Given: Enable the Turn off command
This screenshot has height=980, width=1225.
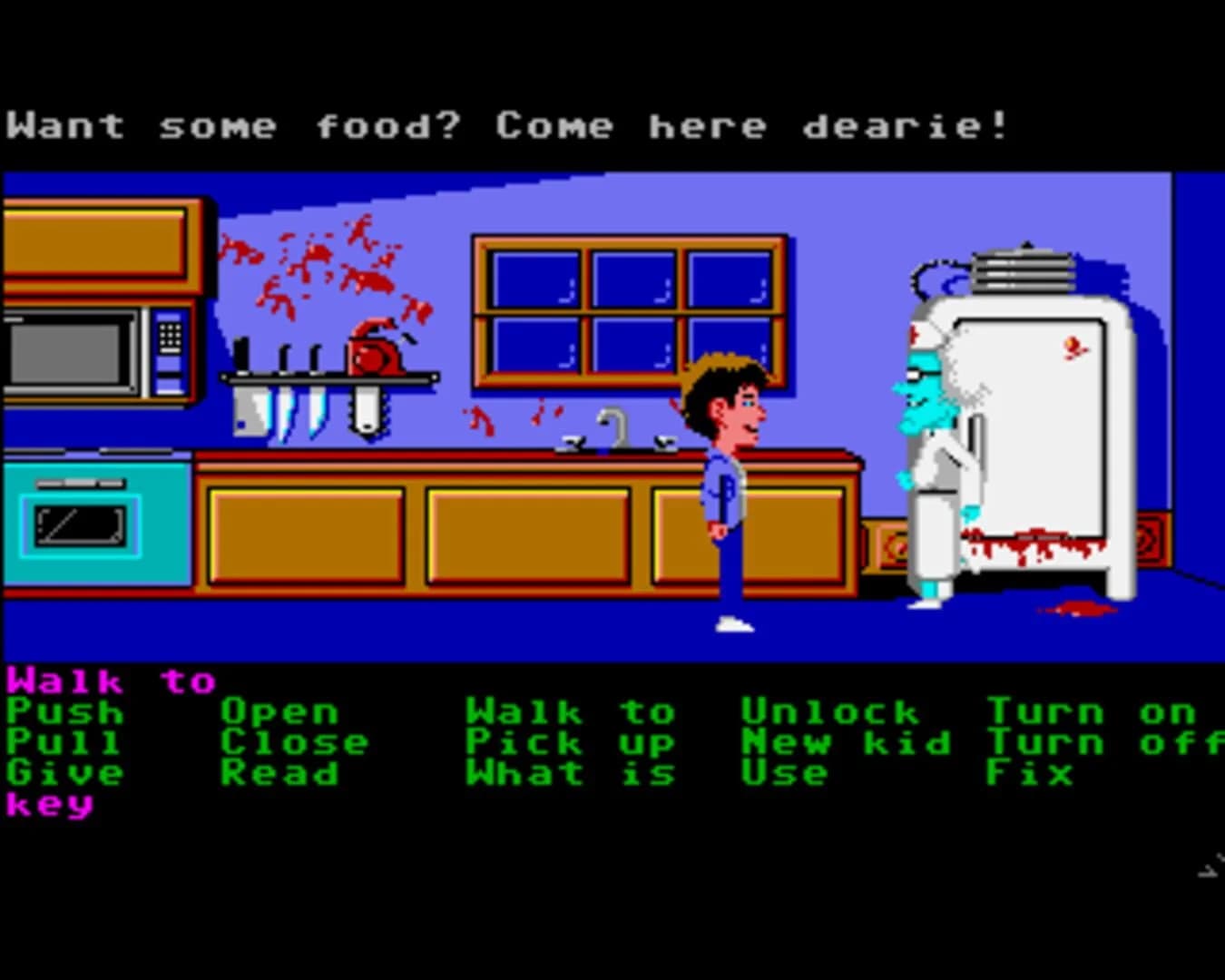Looking at the screenshot, I should [1102, 742].
